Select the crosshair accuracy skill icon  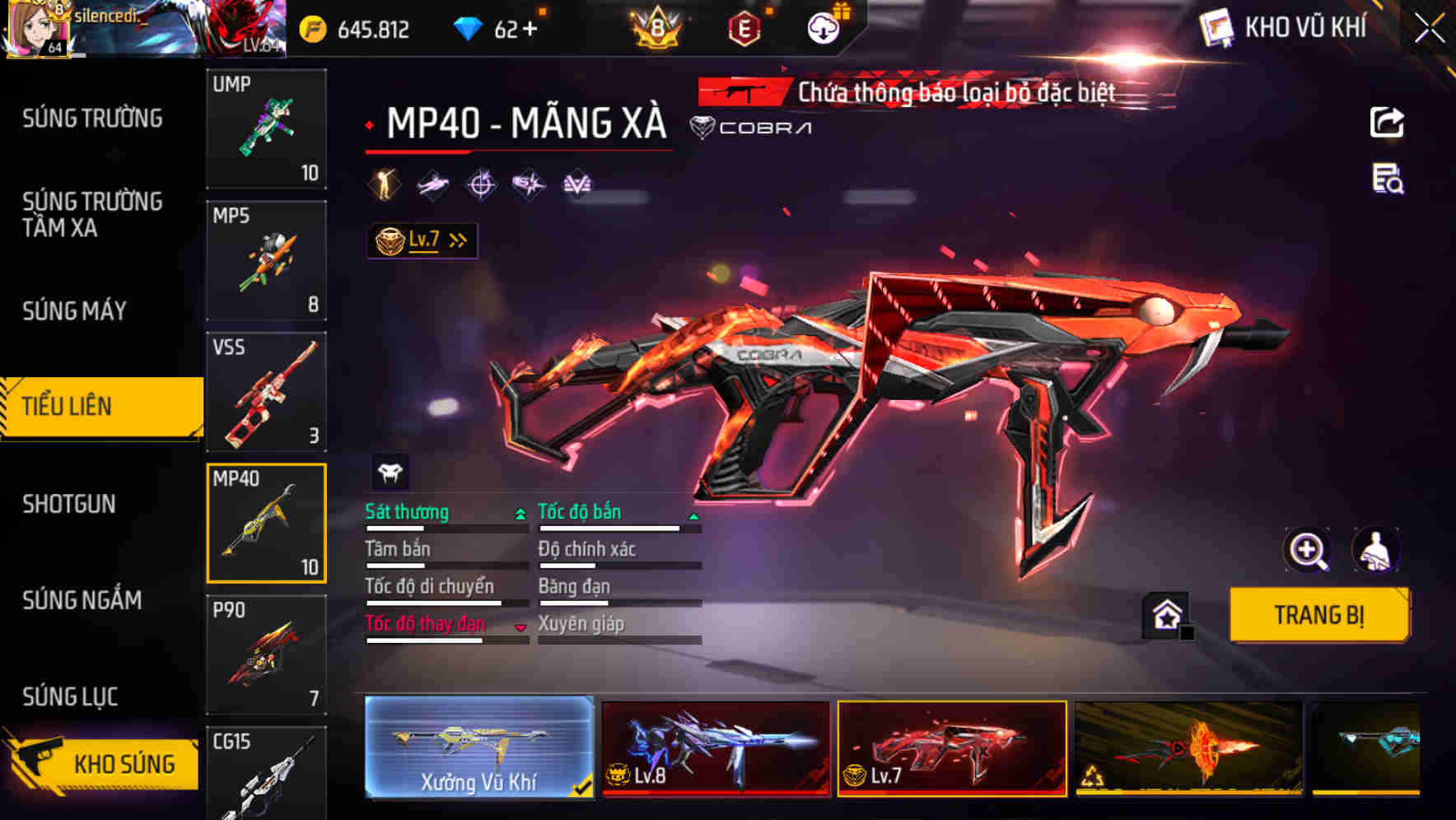pos(481,184)
